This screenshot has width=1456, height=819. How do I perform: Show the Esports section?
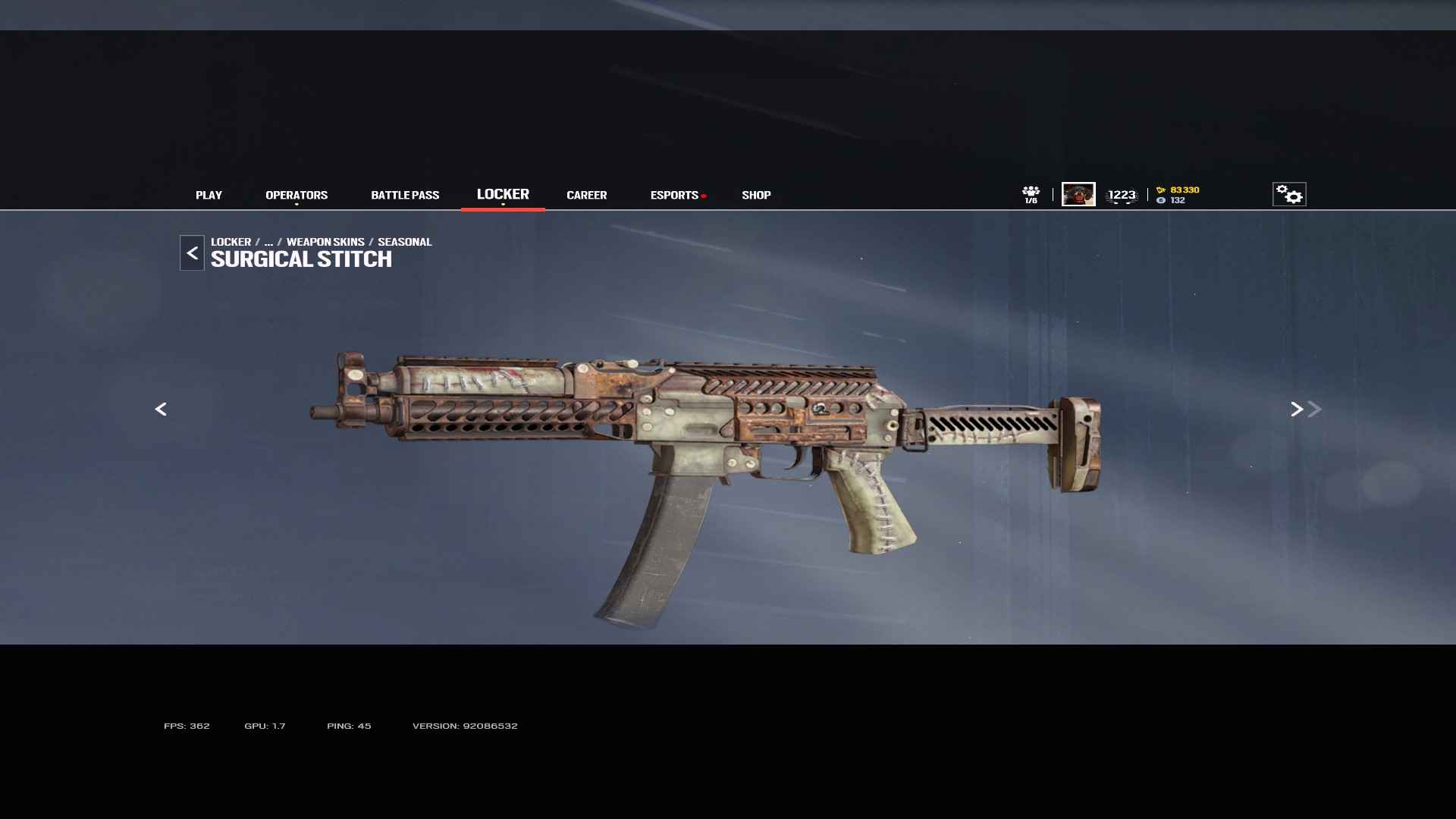coord(674,196)
